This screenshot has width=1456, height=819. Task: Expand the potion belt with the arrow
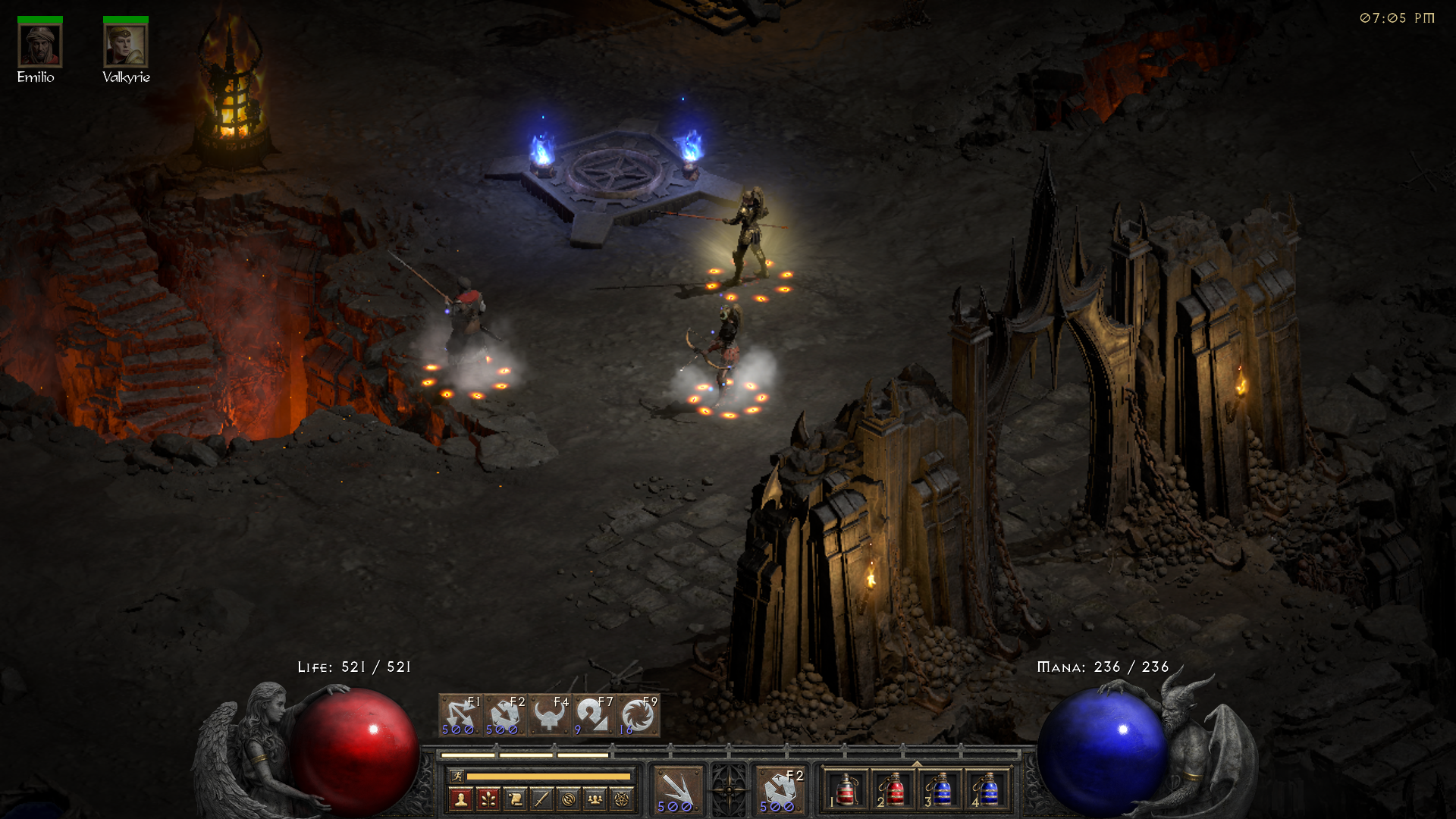(x=917, y=764)
